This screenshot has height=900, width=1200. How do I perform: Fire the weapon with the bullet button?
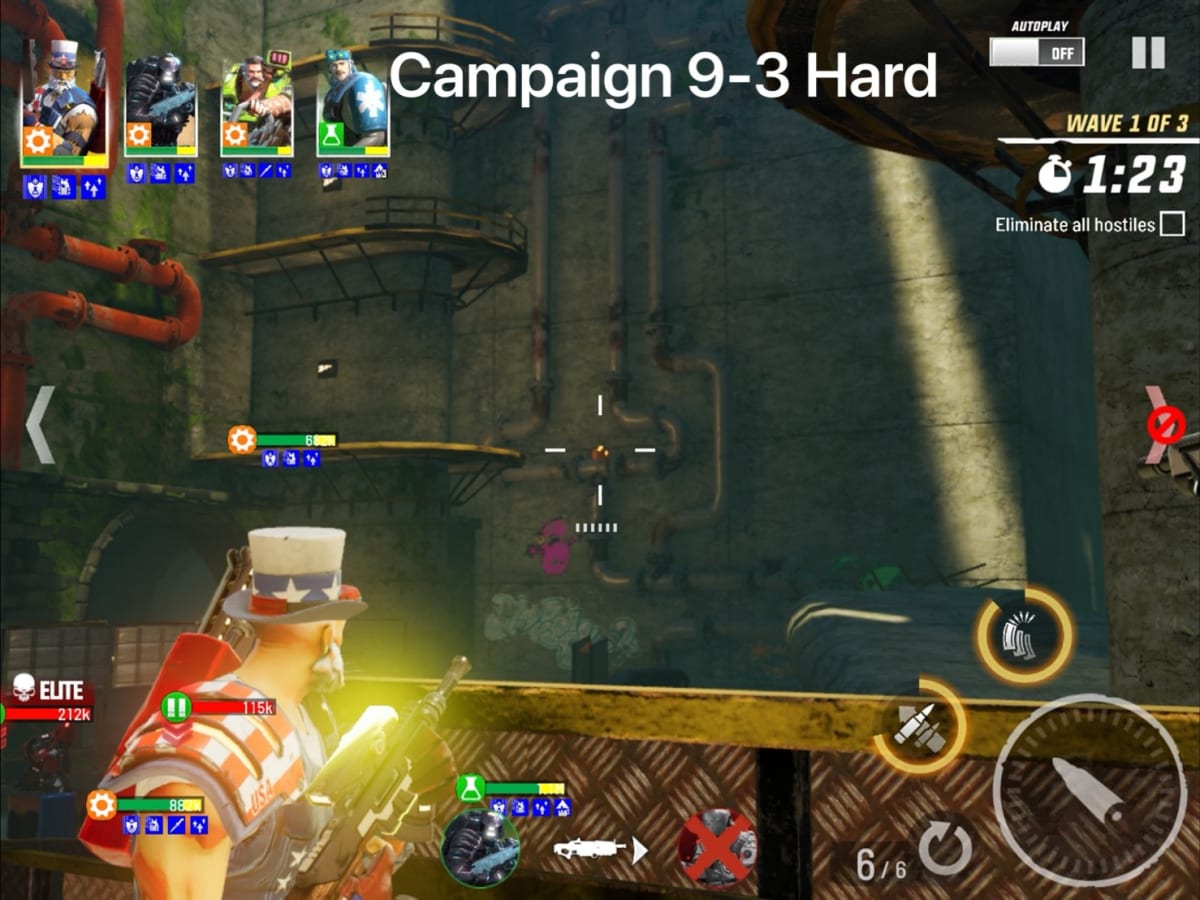point(1090,790)
